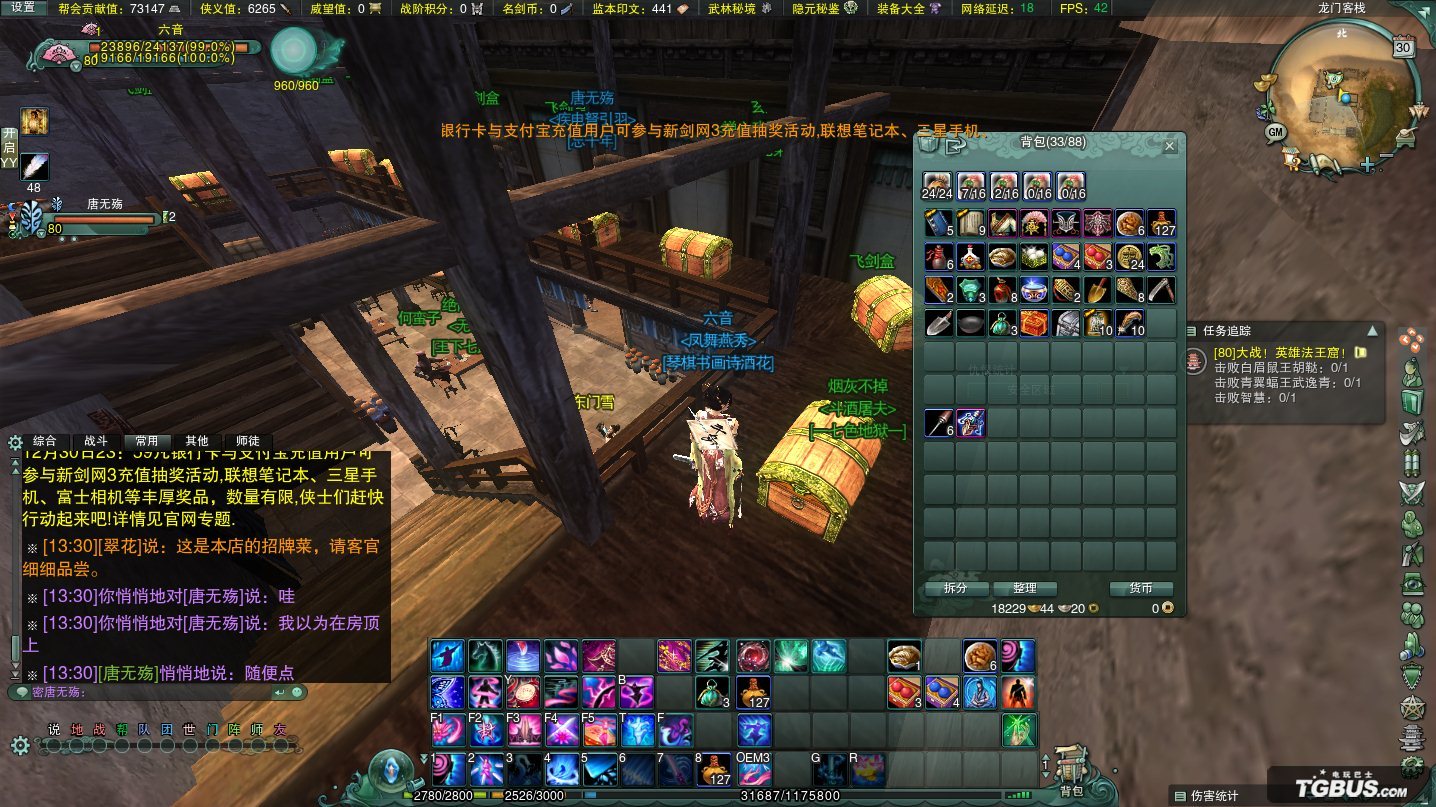Open 武林秘境 from the top bar
Viewport: 1436px width, 807px height.
(x=736, y=8)
